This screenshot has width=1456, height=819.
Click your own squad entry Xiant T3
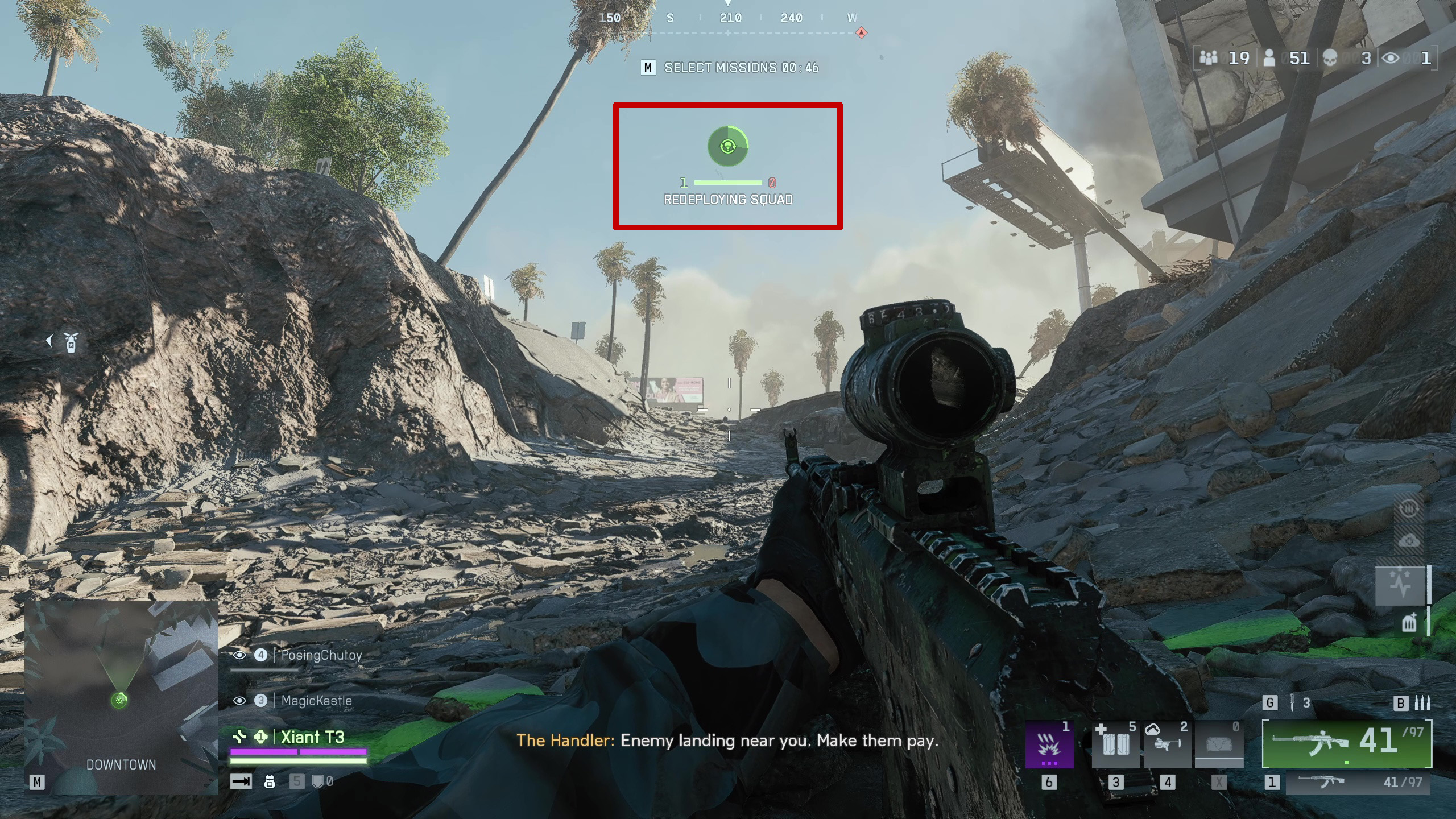click(312, 738)
